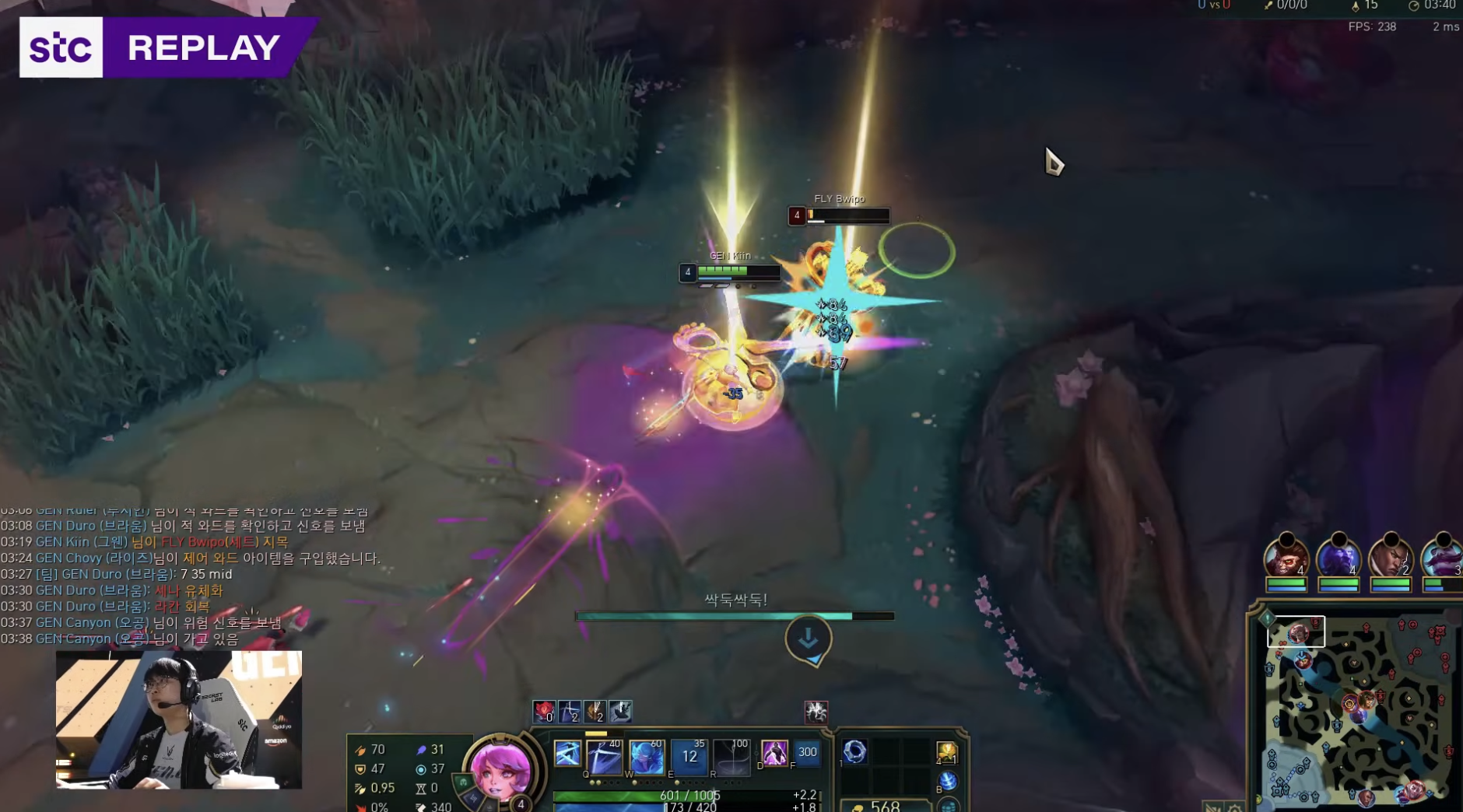
Task: Select Lucian's portrait above the minimap
Action: pos(1390,559)
